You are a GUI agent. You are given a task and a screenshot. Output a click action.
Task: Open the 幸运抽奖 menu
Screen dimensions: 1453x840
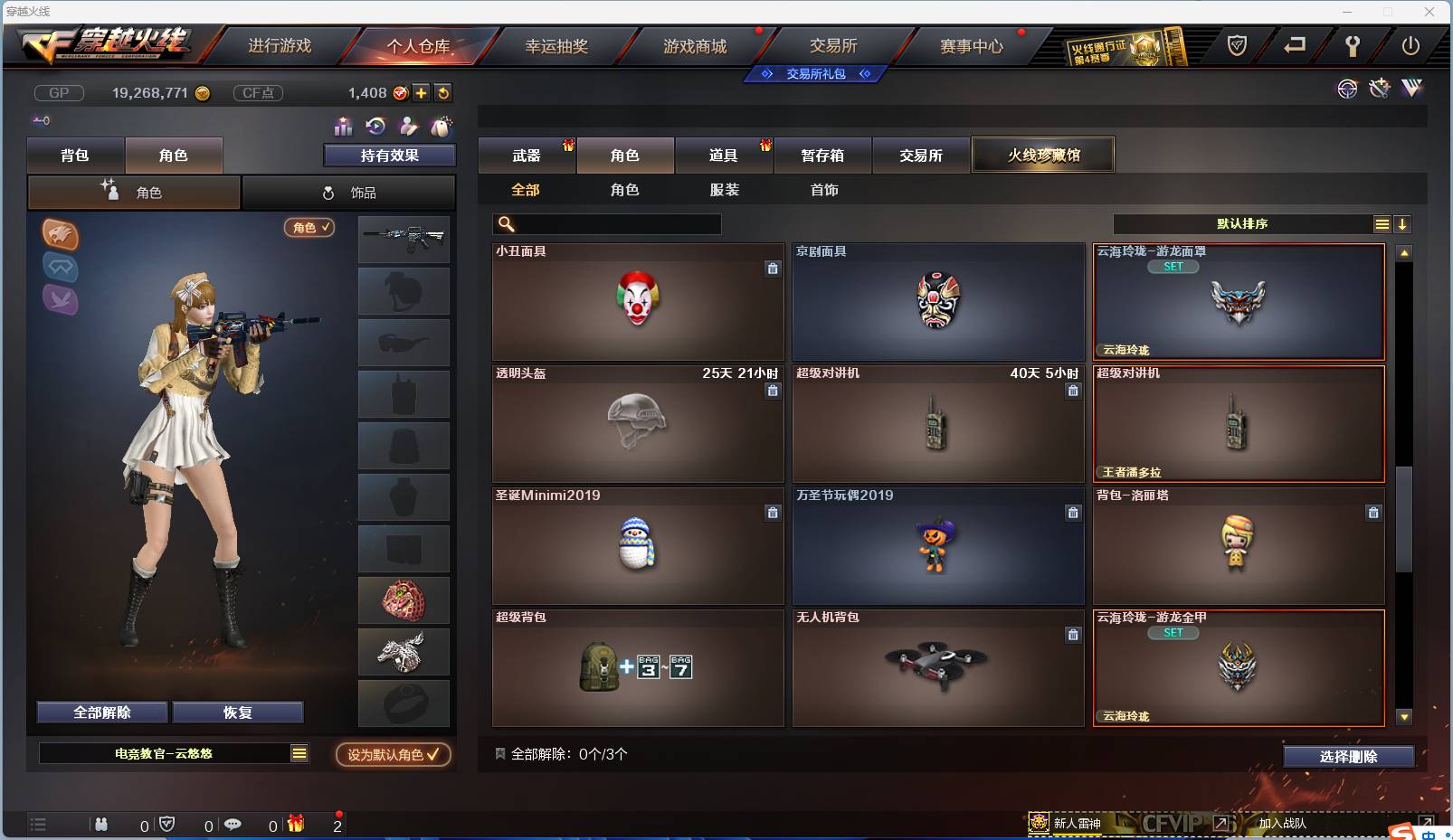[558, 45]
